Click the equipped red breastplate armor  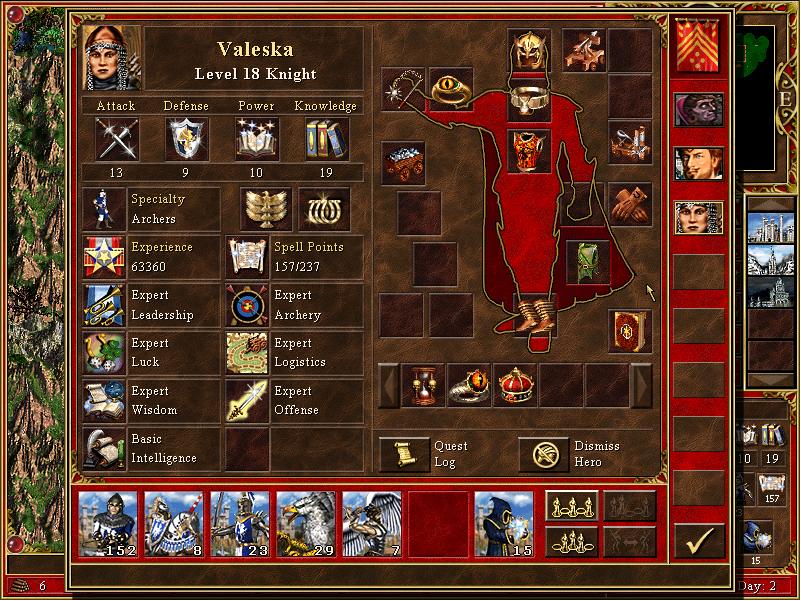tap(529, 148)
